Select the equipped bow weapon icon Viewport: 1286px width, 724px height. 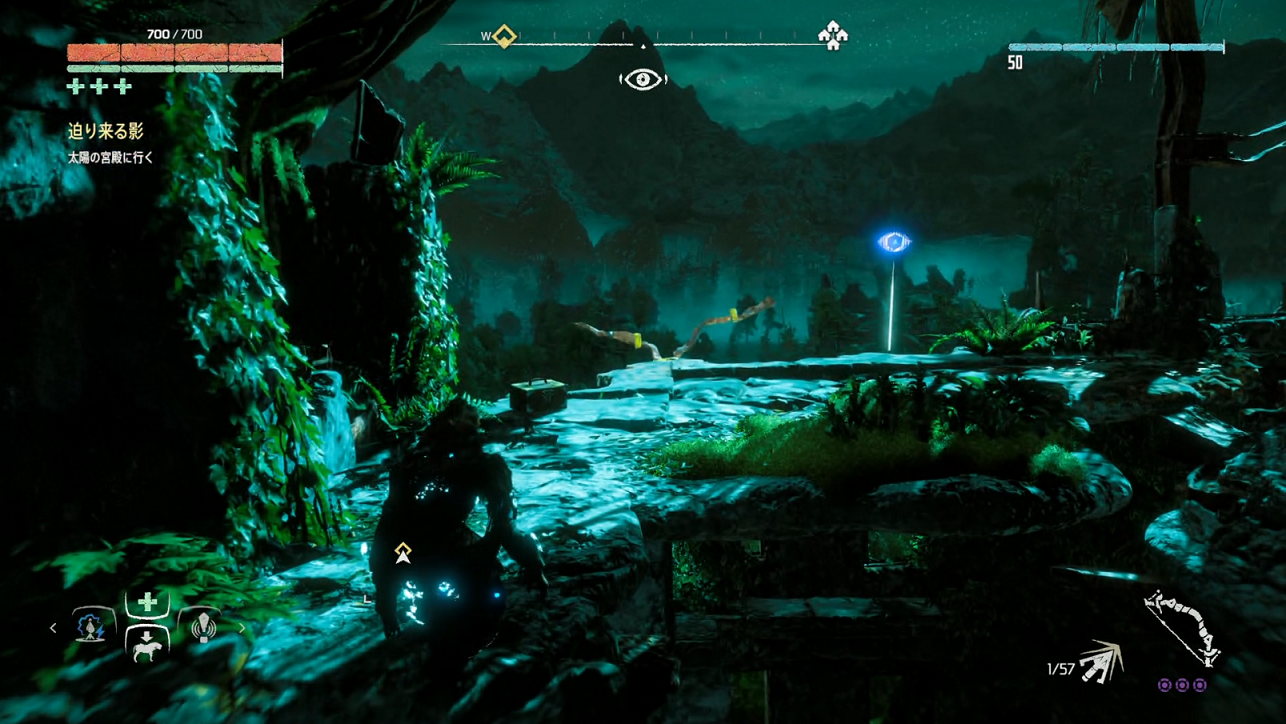(1182, 628)
